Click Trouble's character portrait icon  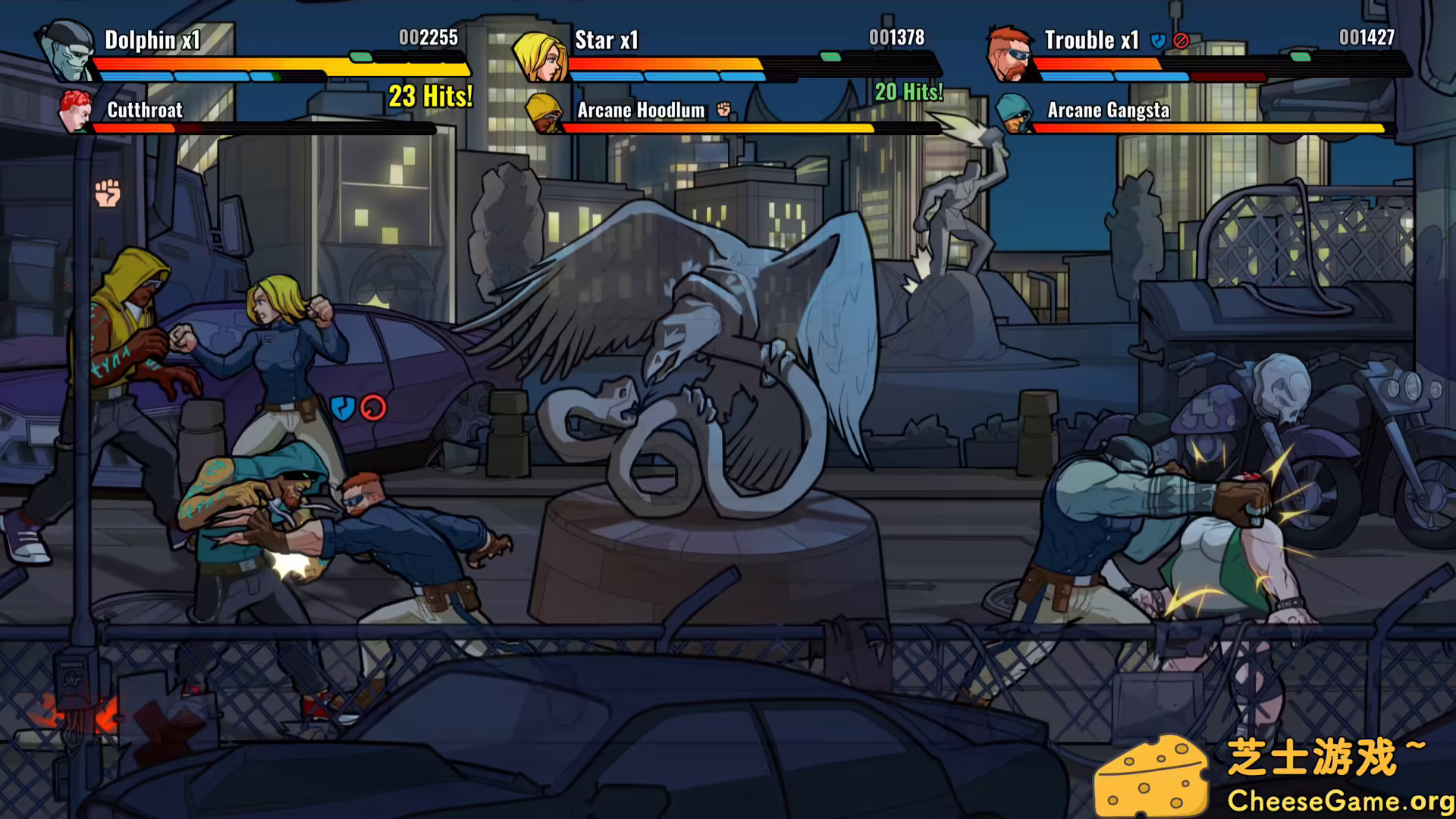pyautogui.click(x=1009, y=53)
